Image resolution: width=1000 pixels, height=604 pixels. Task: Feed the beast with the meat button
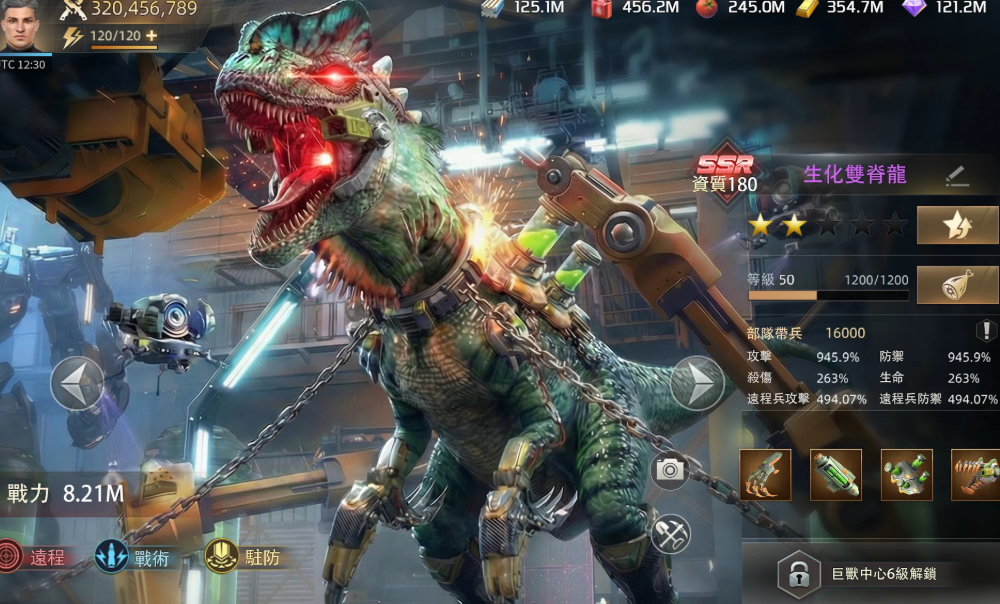tap(957, 284)
